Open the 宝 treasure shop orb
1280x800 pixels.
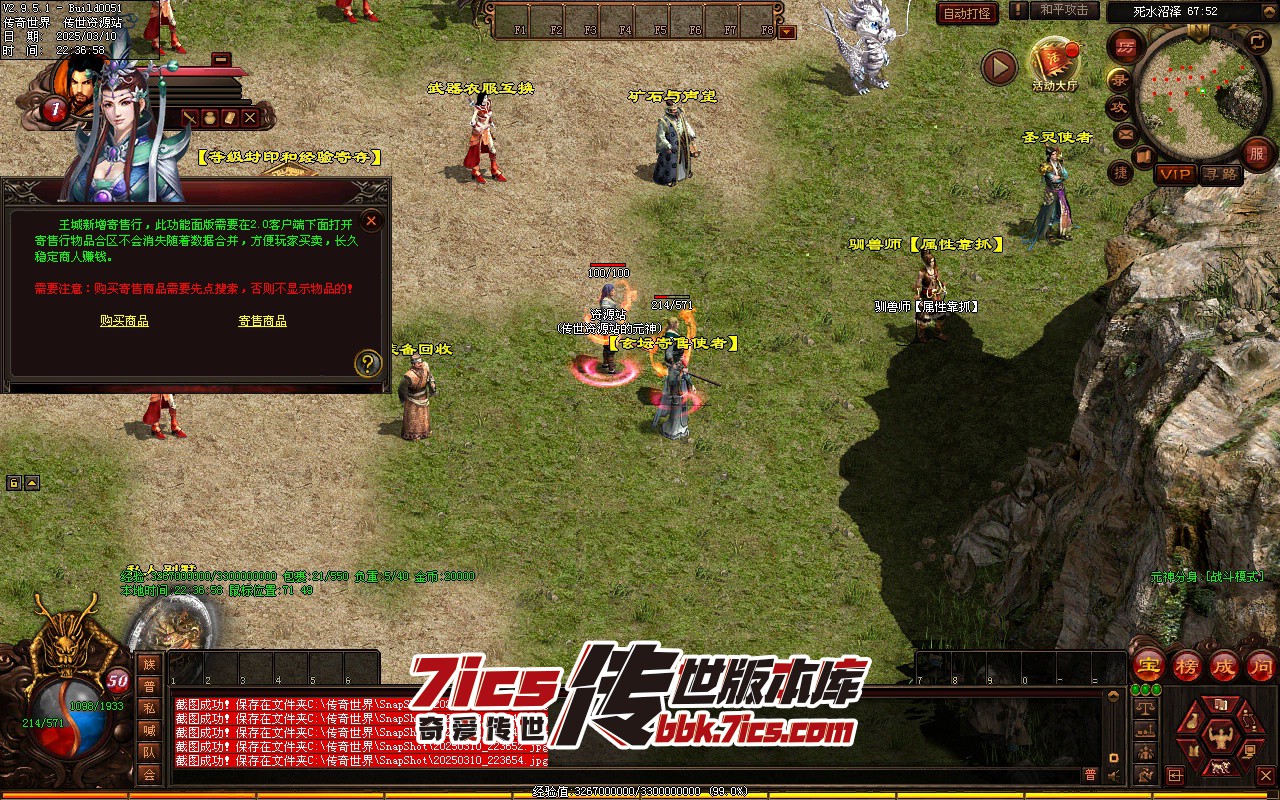click(x=1148, y=664)
